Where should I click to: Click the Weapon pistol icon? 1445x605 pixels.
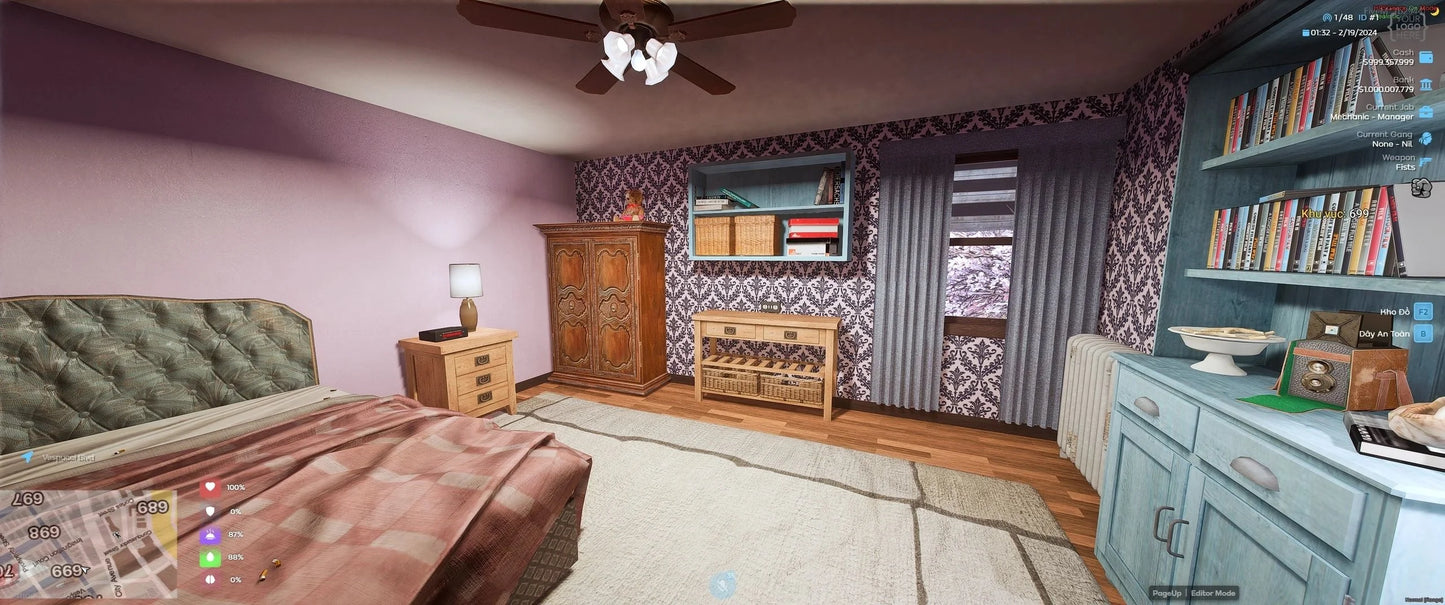point(1425,163)
